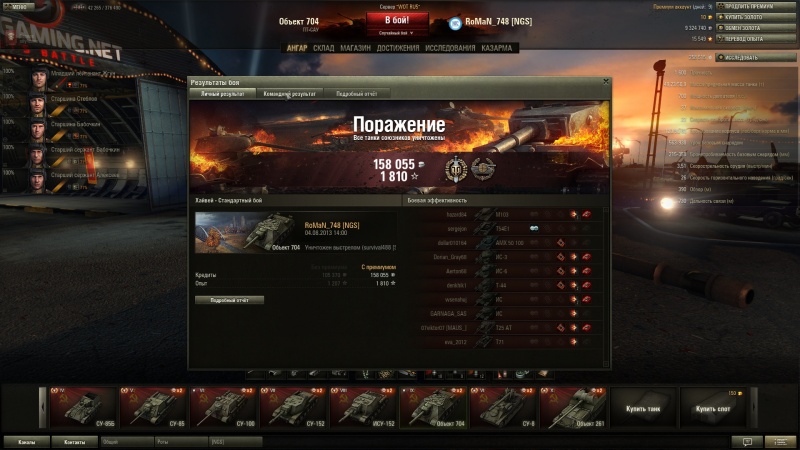Open the Каналы chat channels button

click(27, 441)
